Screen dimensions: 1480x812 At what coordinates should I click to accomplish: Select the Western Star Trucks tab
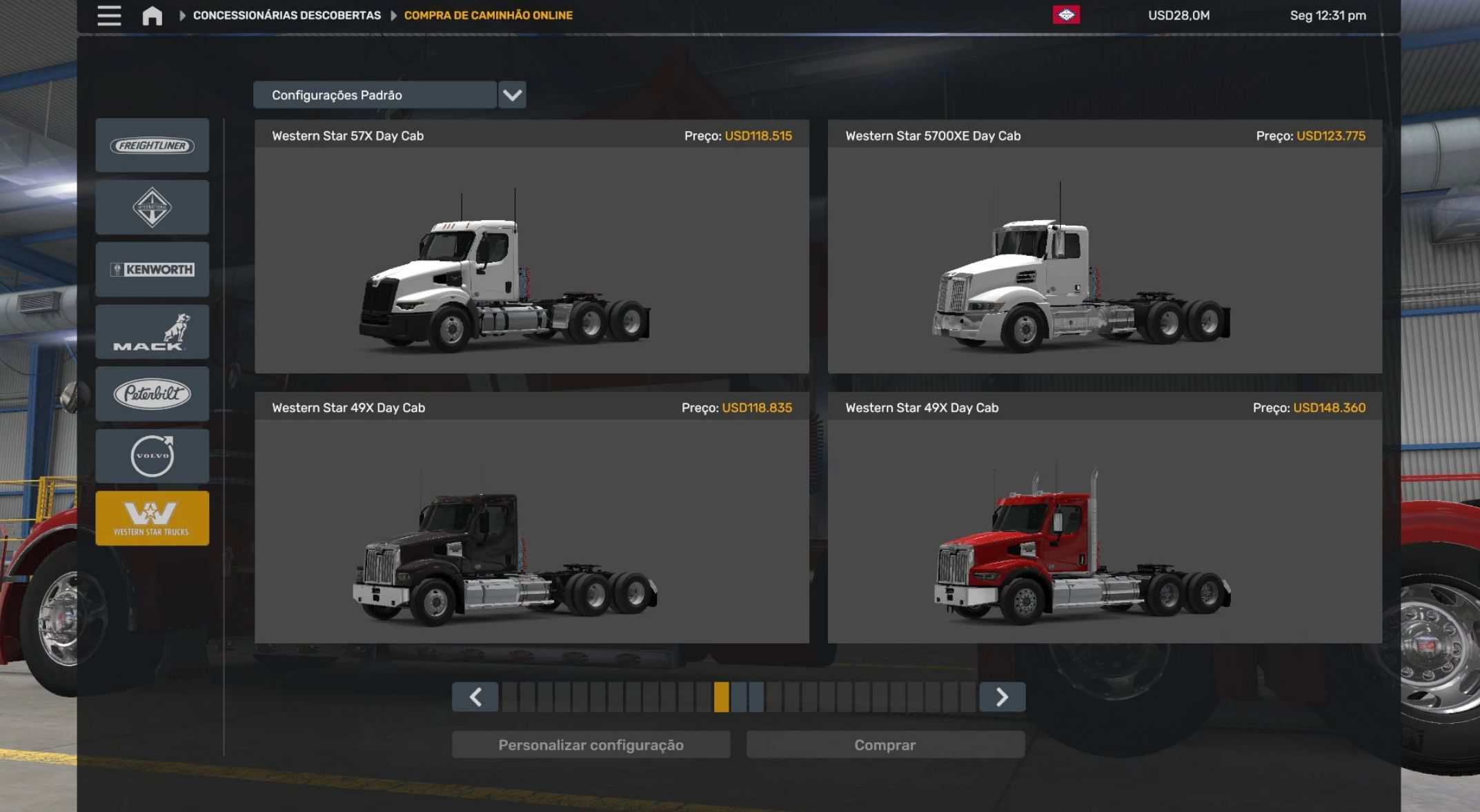[152, 518]
